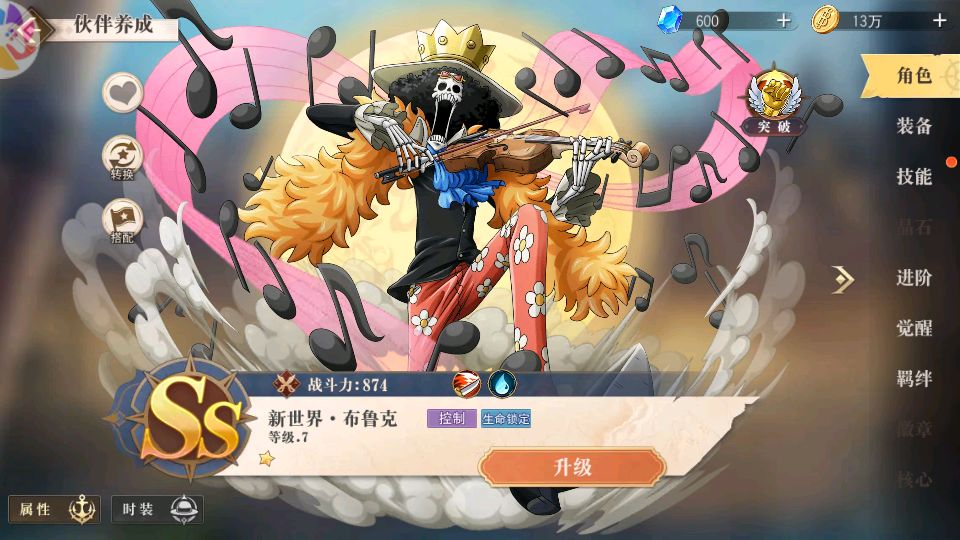Show the 羁绊 bonds tab

pos(914,379)
